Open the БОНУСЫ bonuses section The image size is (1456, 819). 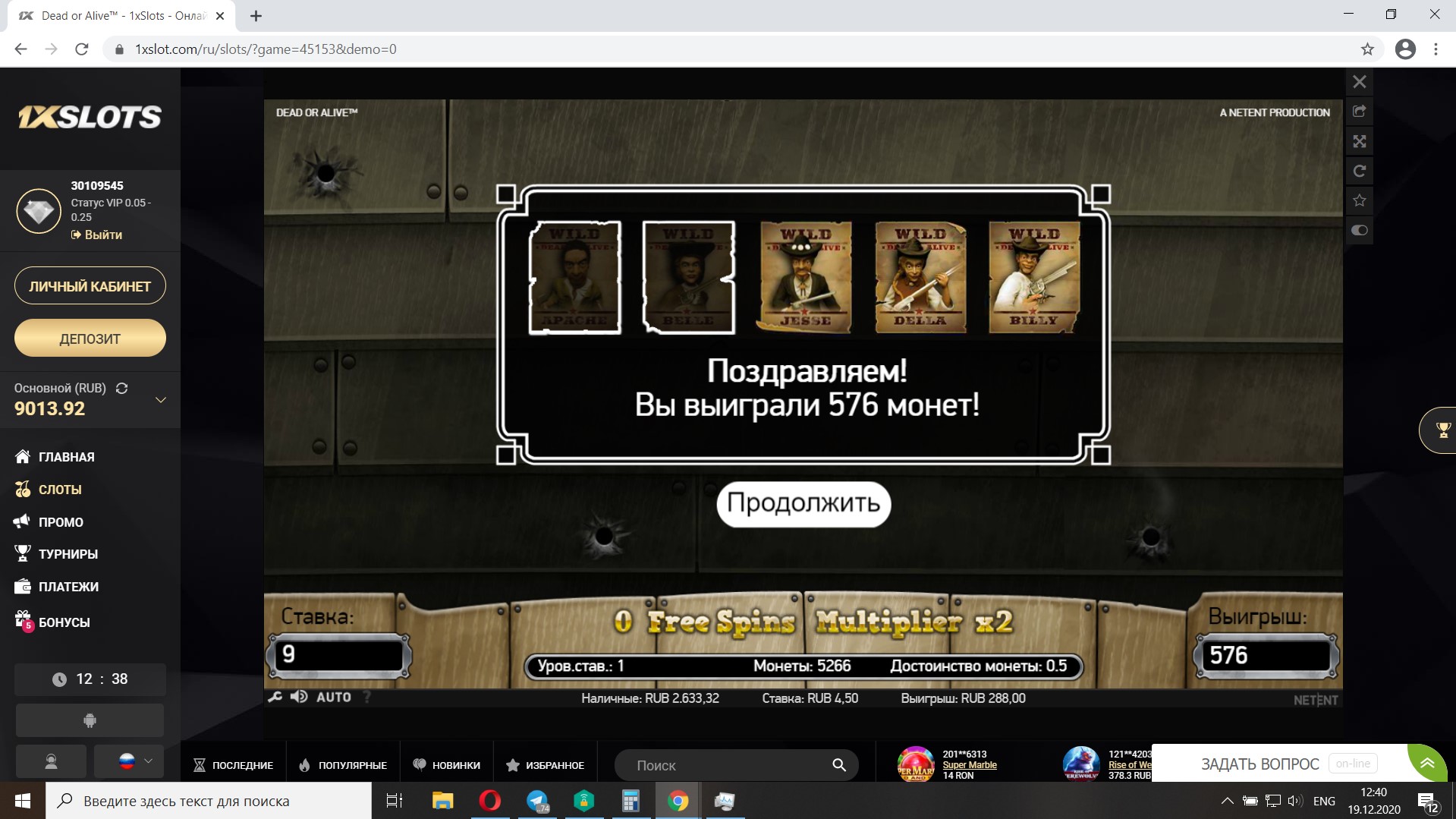64,622
